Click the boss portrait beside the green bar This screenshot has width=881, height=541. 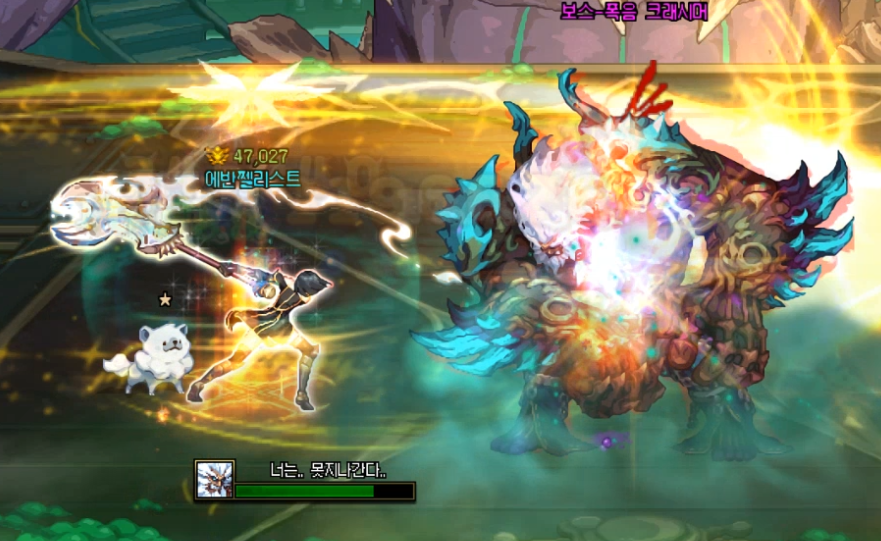214,479
